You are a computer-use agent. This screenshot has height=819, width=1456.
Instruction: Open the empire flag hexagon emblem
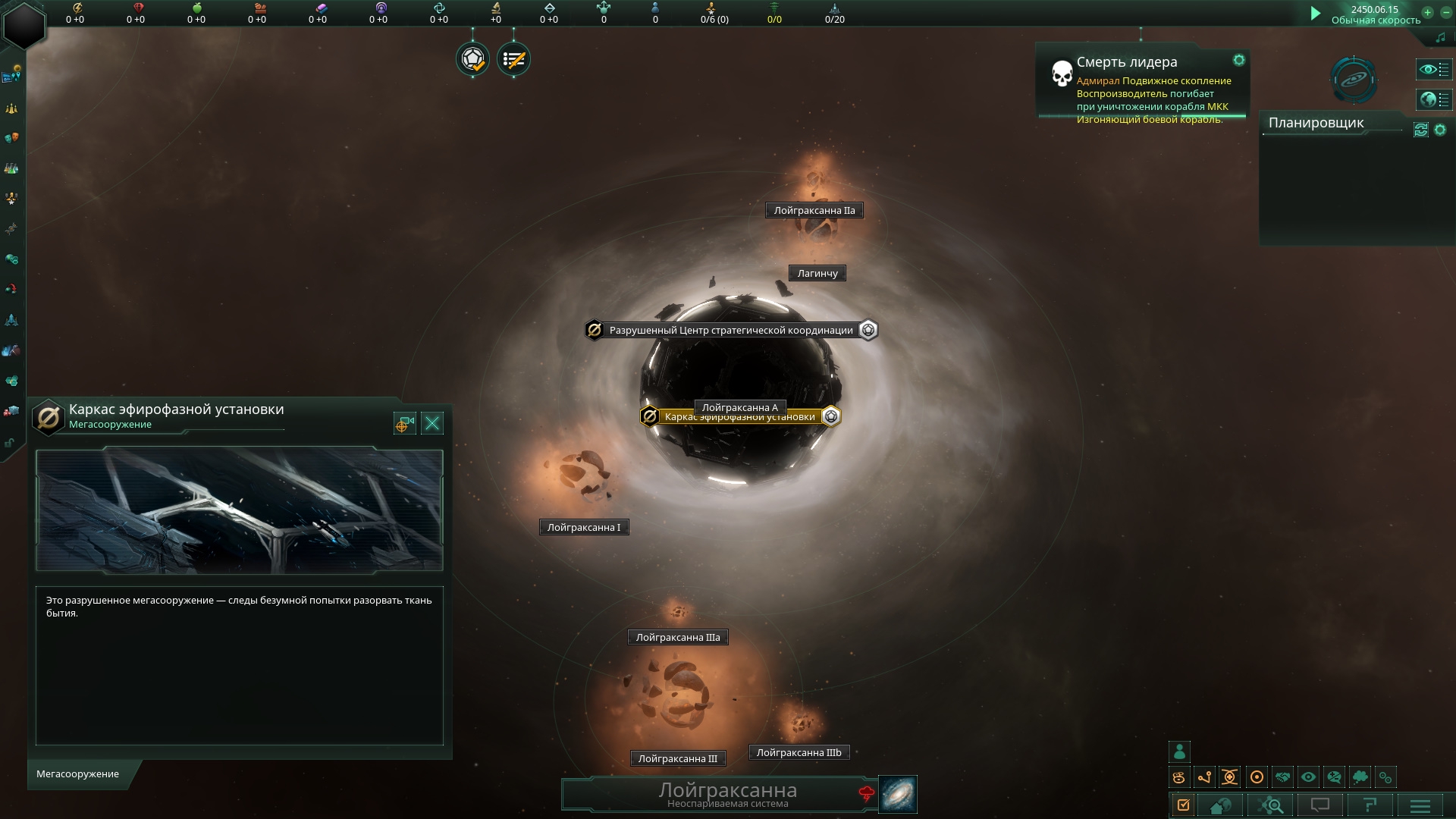click(24, 24)
